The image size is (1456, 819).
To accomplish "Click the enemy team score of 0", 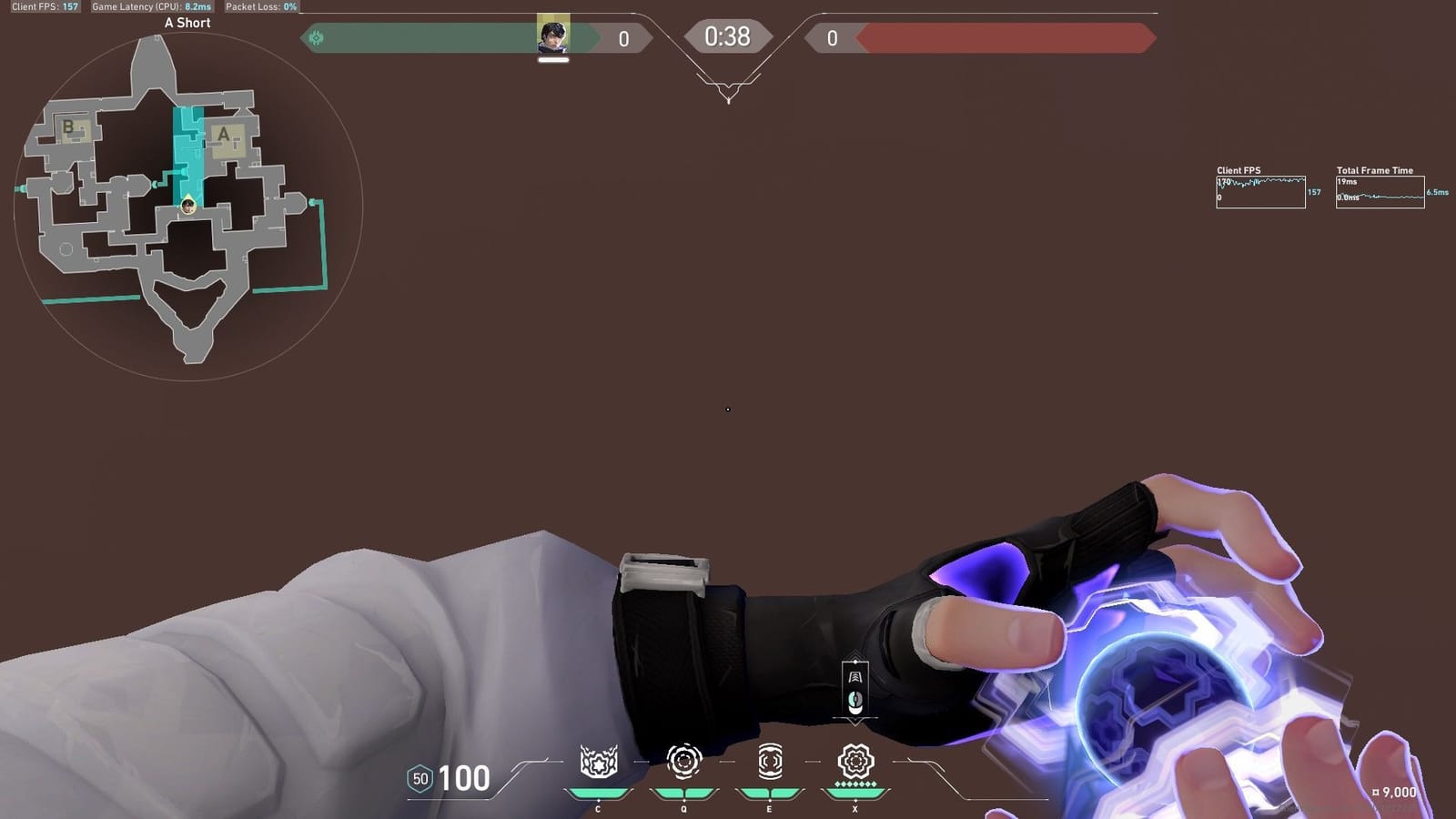I will 830,37.
